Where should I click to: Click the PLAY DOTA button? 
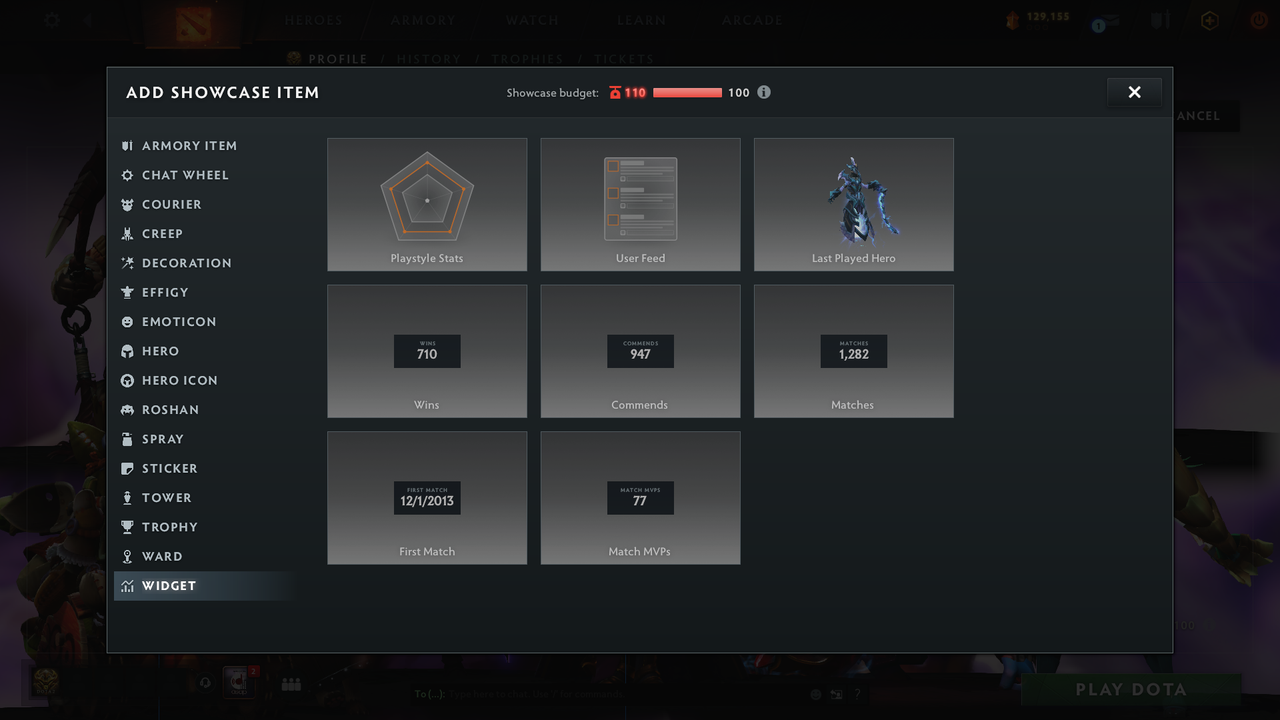1130,689
